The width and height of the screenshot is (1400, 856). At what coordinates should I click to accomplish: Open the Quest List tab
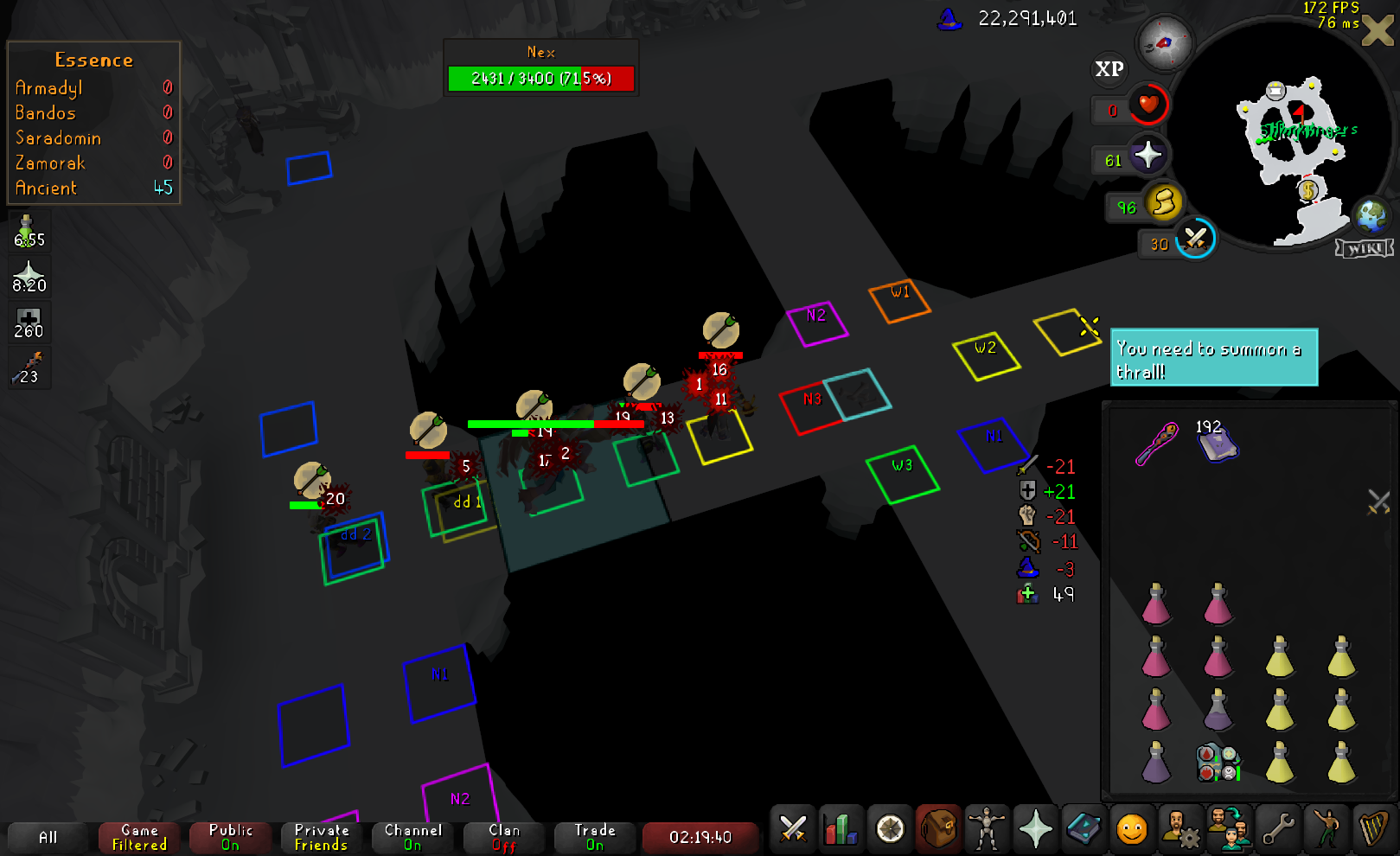tap(890, 829)
